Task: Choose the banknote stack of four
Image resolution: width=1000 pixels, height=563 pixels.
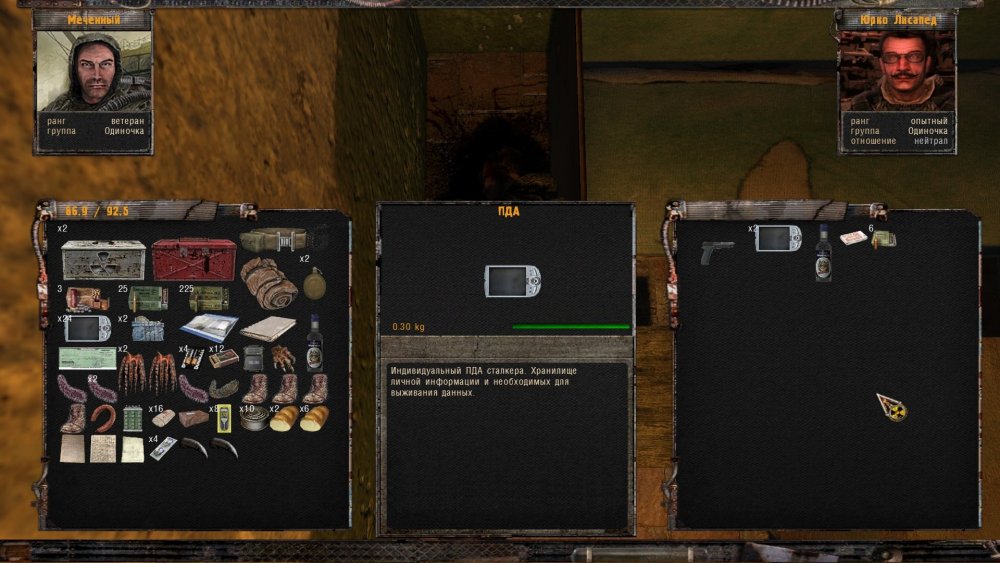Action: (163, 449)
